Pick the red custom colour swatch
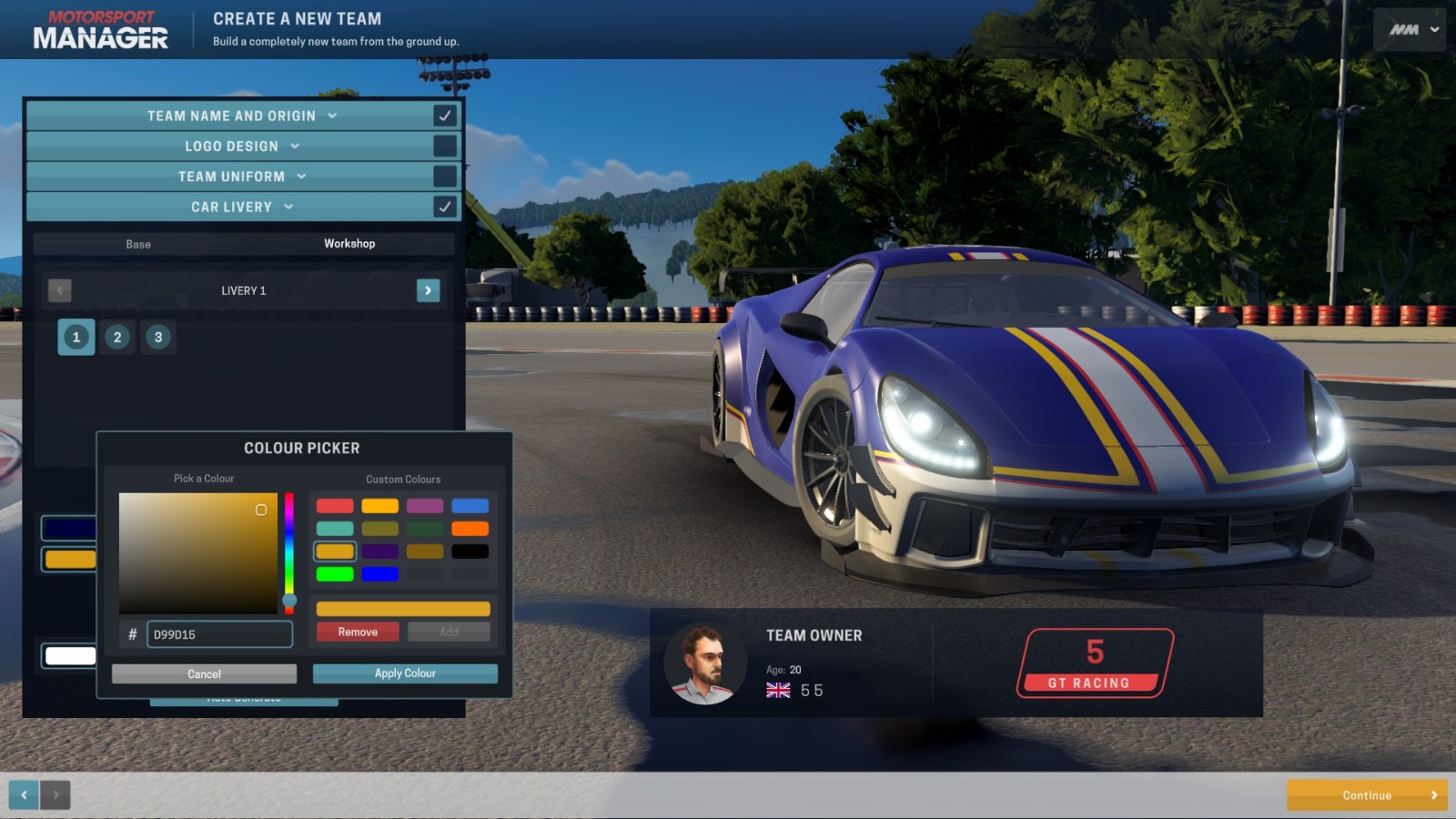The height and width of the screenshot is (819, 1456). tap(335, 506)
